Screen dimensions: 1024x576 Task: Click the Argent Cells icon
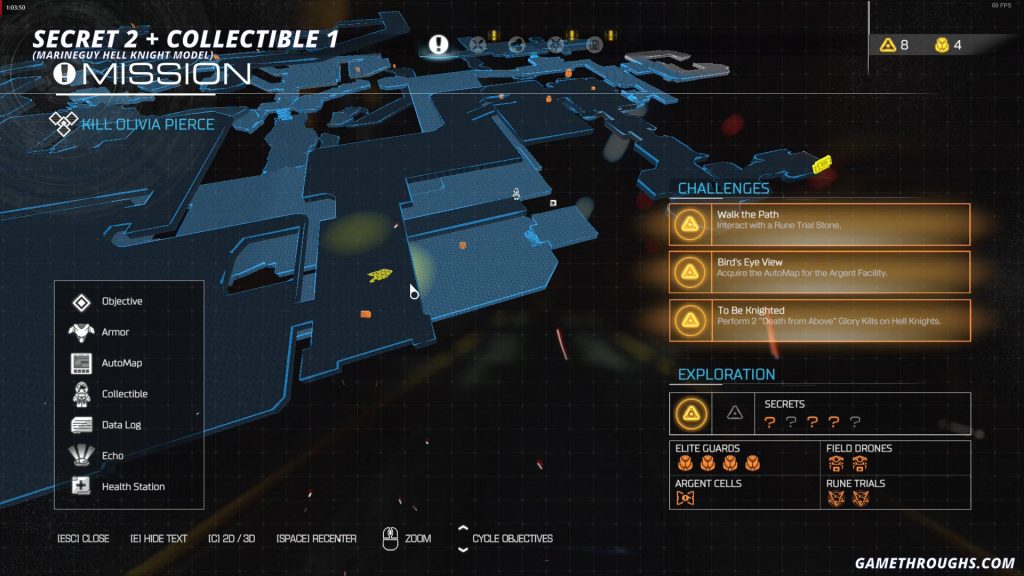pos(685,498)
